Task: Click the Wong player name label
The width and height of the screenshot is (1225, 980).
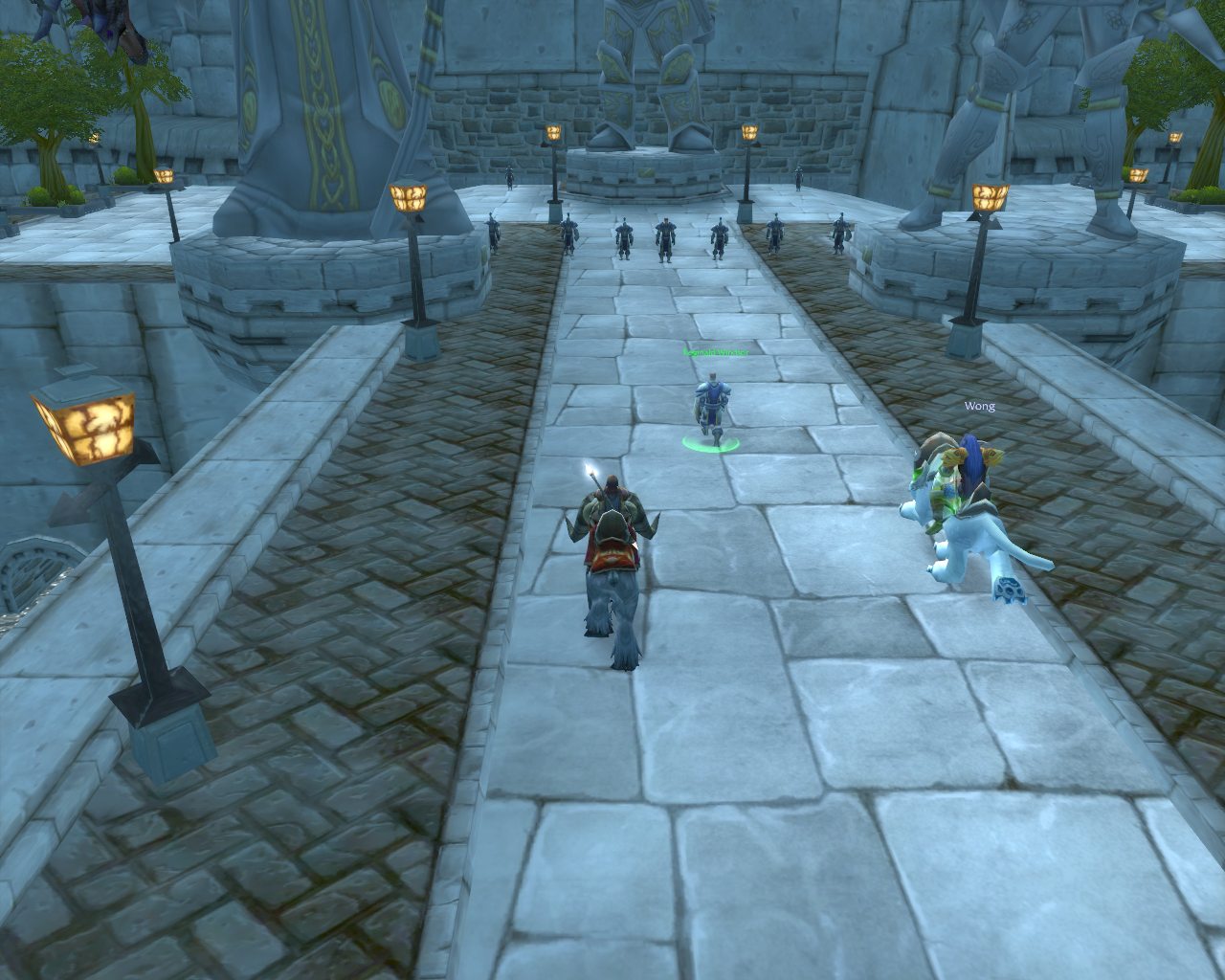Action: pyautogui.click(x=979, y=406)
